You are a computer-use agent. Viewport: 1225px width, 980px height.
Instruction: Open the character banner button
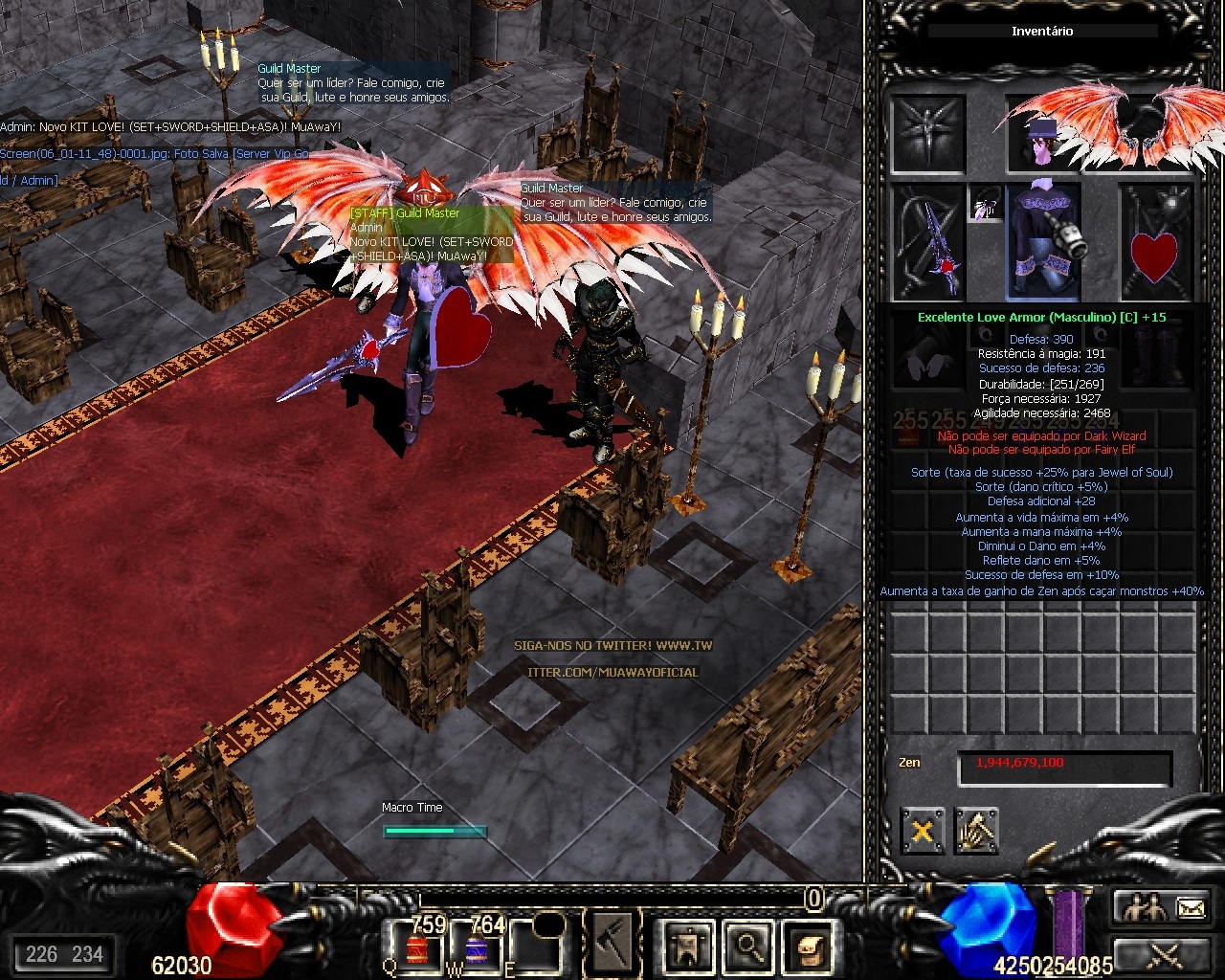click(688, 946)
